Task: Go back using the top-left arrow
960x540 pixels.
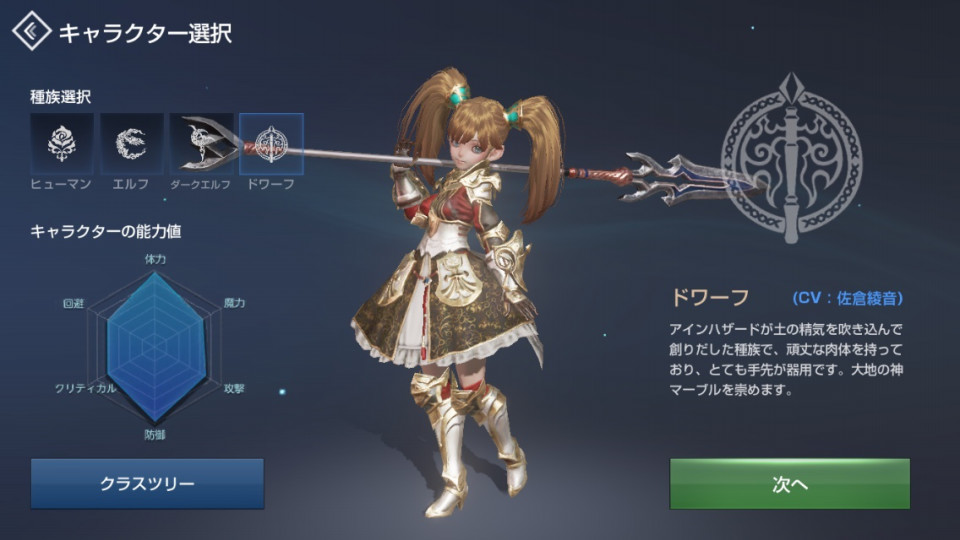Action: click(32, 32)
